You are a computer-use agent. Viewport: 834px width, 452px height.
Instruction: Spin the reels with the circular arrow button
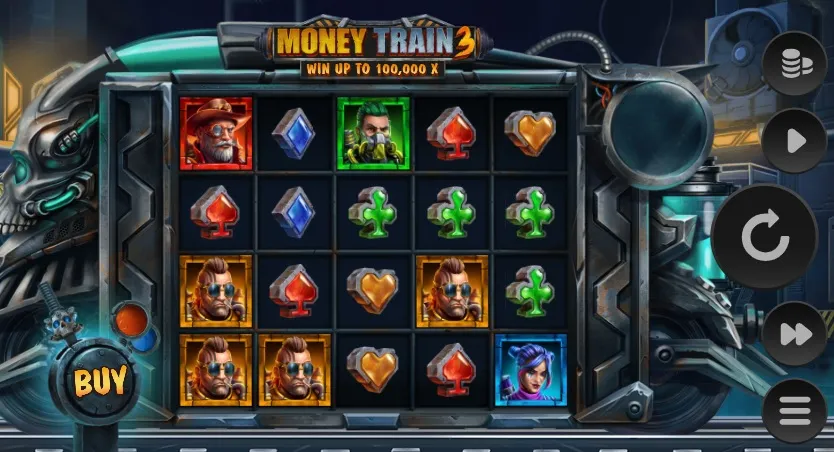[764, 237]
